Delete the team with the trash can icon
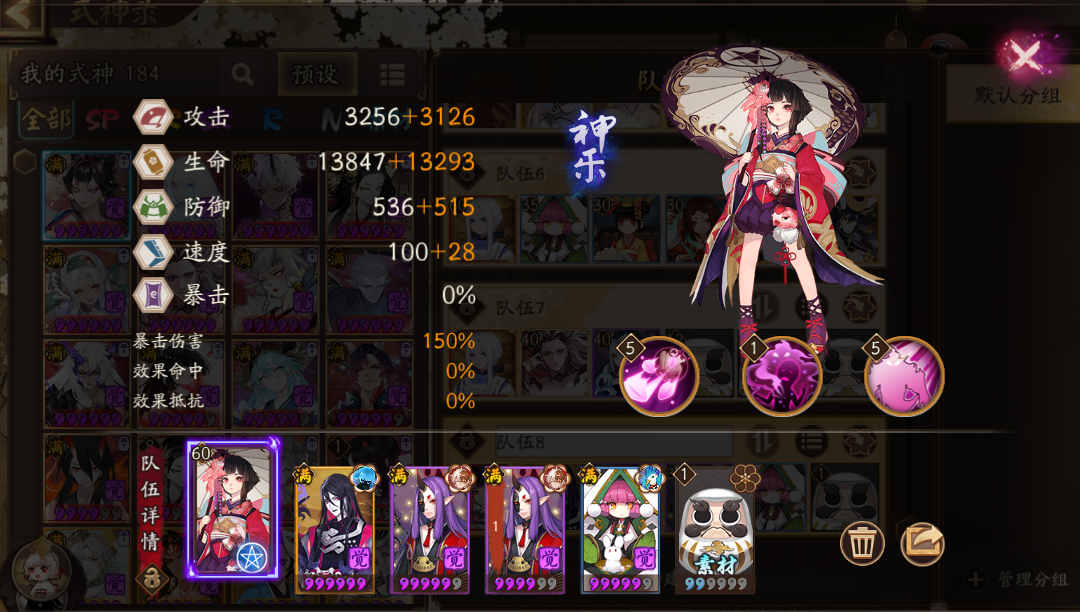 point(861,542)
